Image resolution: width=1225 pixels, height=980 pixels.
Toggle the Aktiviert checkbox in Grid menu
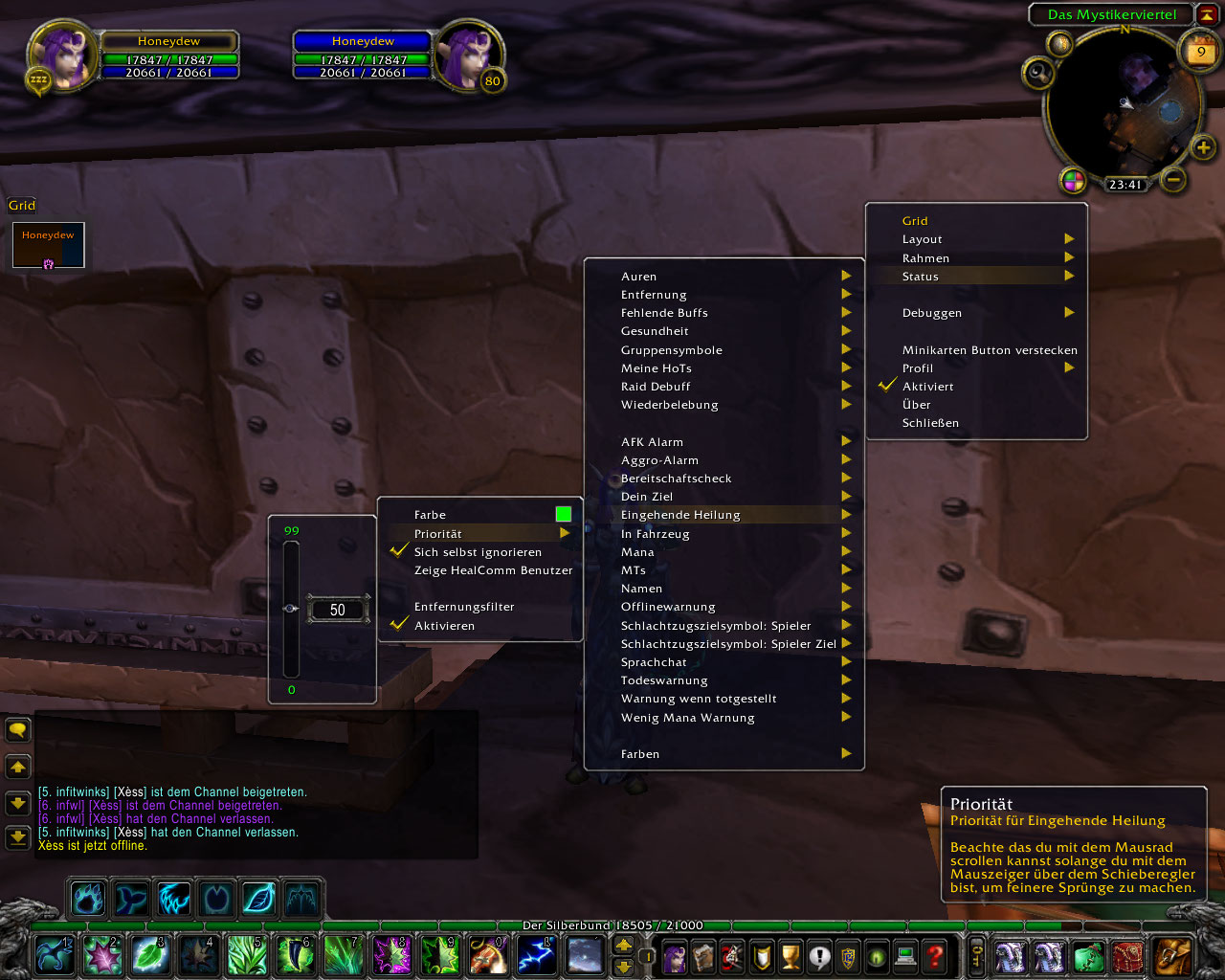pos(887,387)
